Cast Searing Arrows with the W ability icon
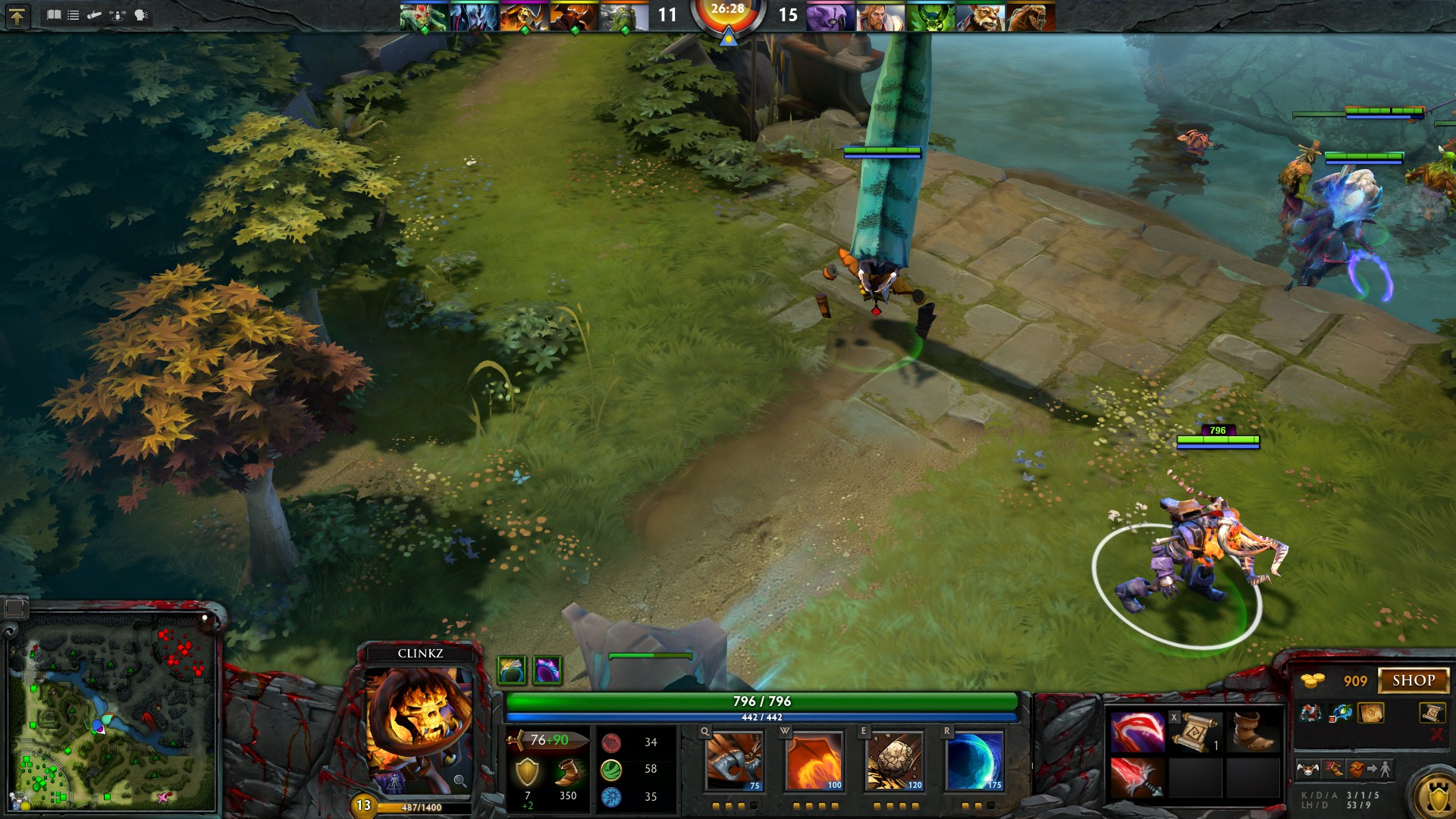 817,762
